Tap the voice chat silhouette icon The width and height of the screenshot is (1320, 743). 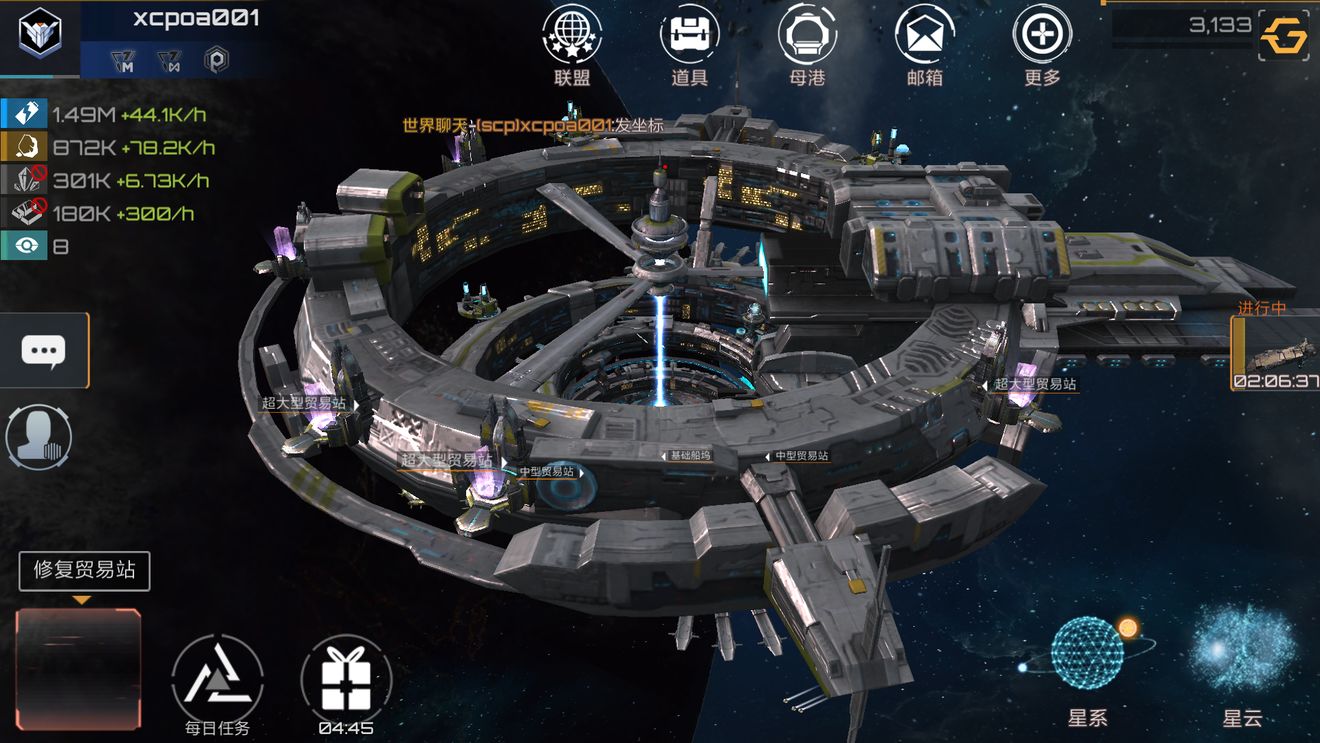click(38, 437)
